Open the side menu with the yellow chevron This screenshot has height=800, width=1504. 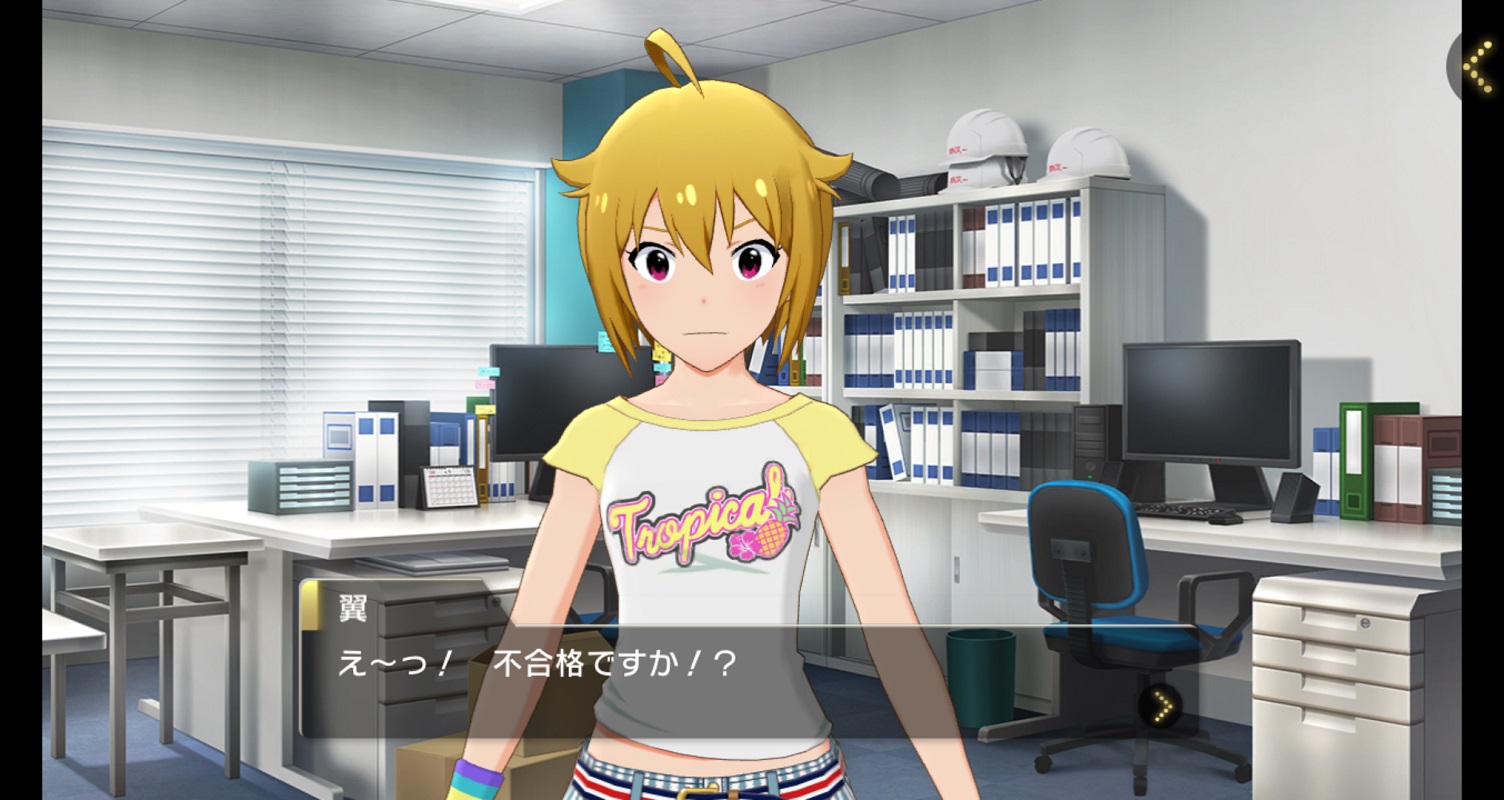(1479, 64)
